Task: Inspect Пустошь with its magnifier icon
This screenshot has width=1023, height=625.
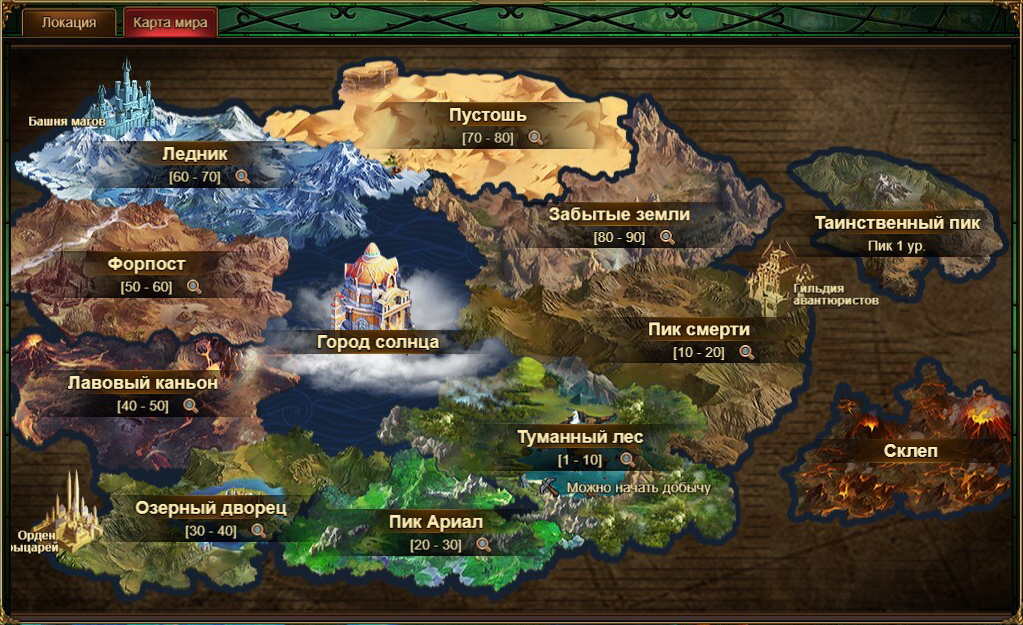Action: (x=536, y=138)
